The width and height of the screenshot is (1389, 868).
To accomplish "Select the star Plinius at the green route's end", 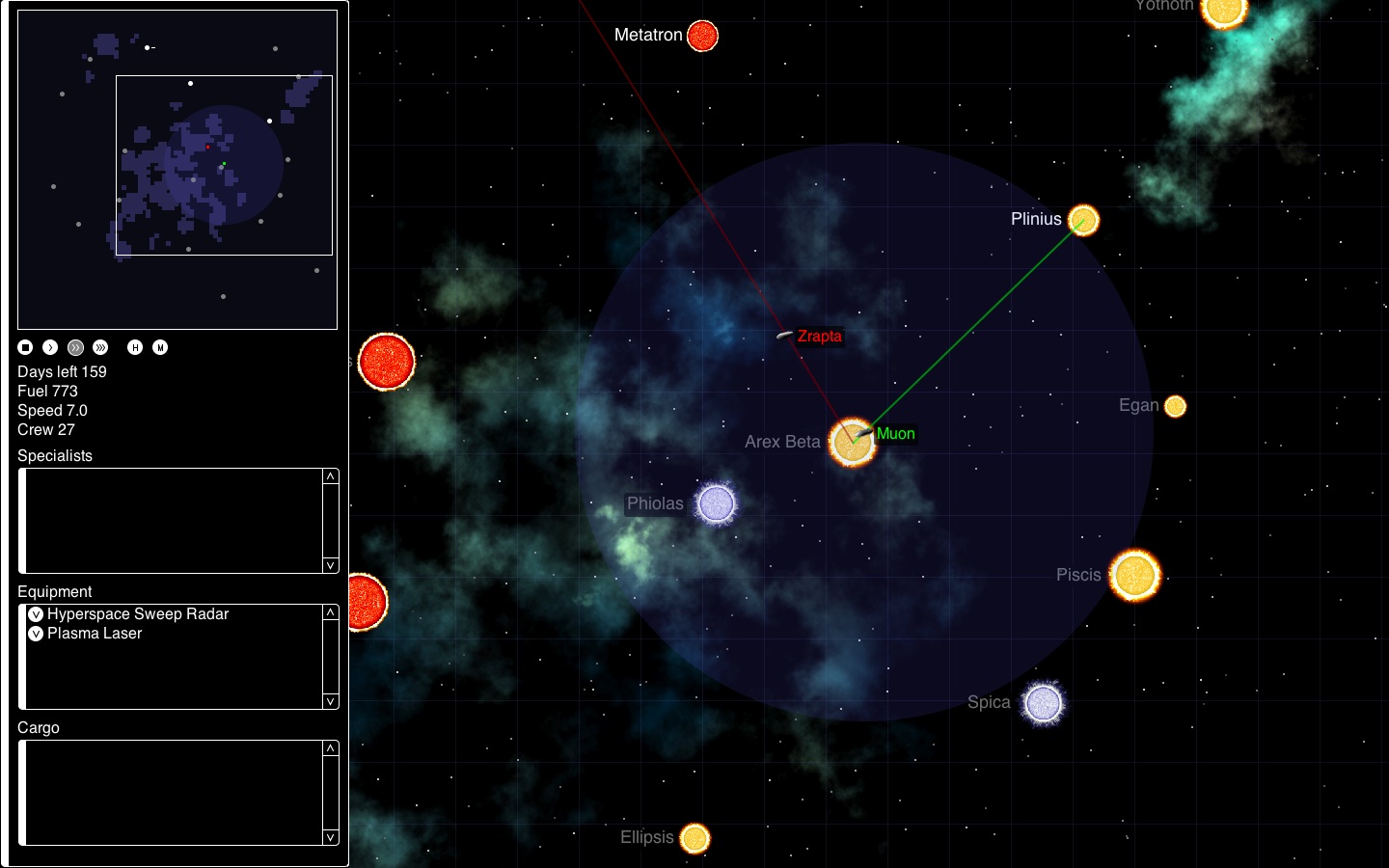I will click(x=1083, y=221).
